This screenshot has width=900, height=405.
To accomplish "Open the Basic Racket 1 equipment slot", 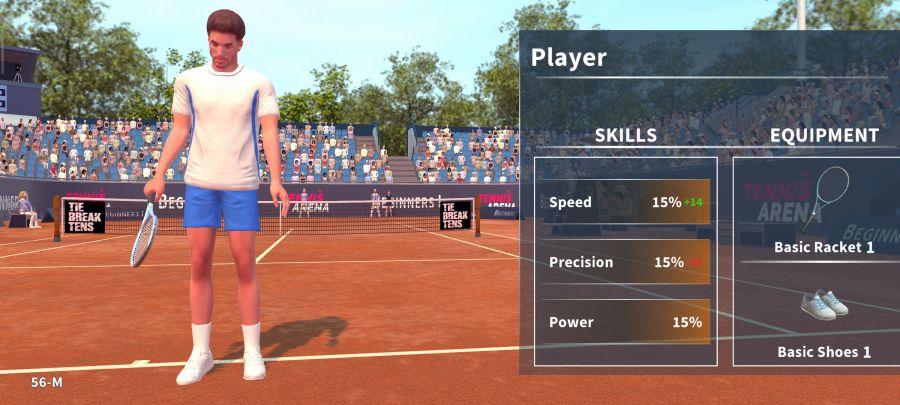I will click(824, 210).
